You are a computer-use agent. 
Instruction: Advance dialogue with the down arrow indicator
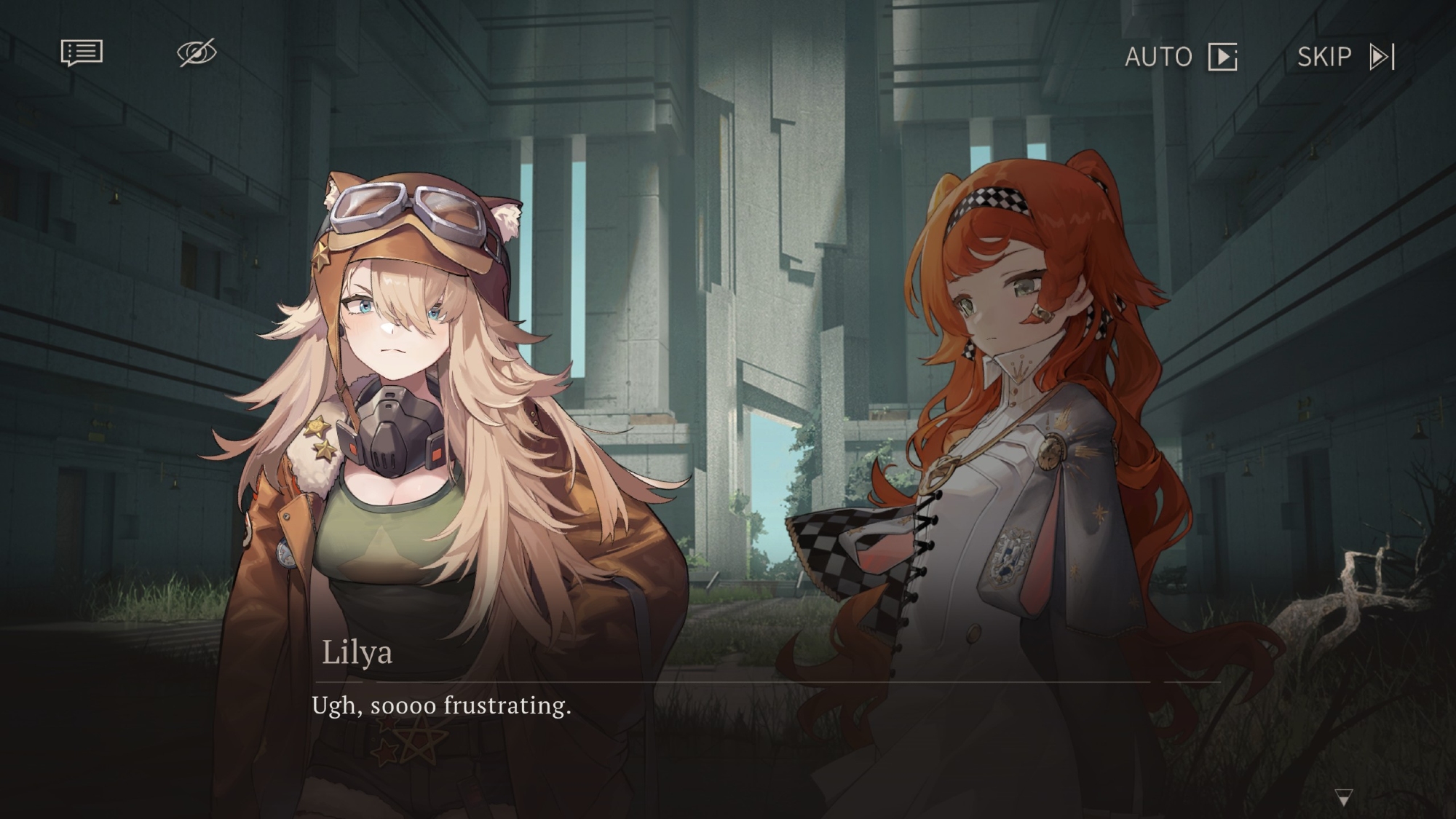(x=1343, y=797)
